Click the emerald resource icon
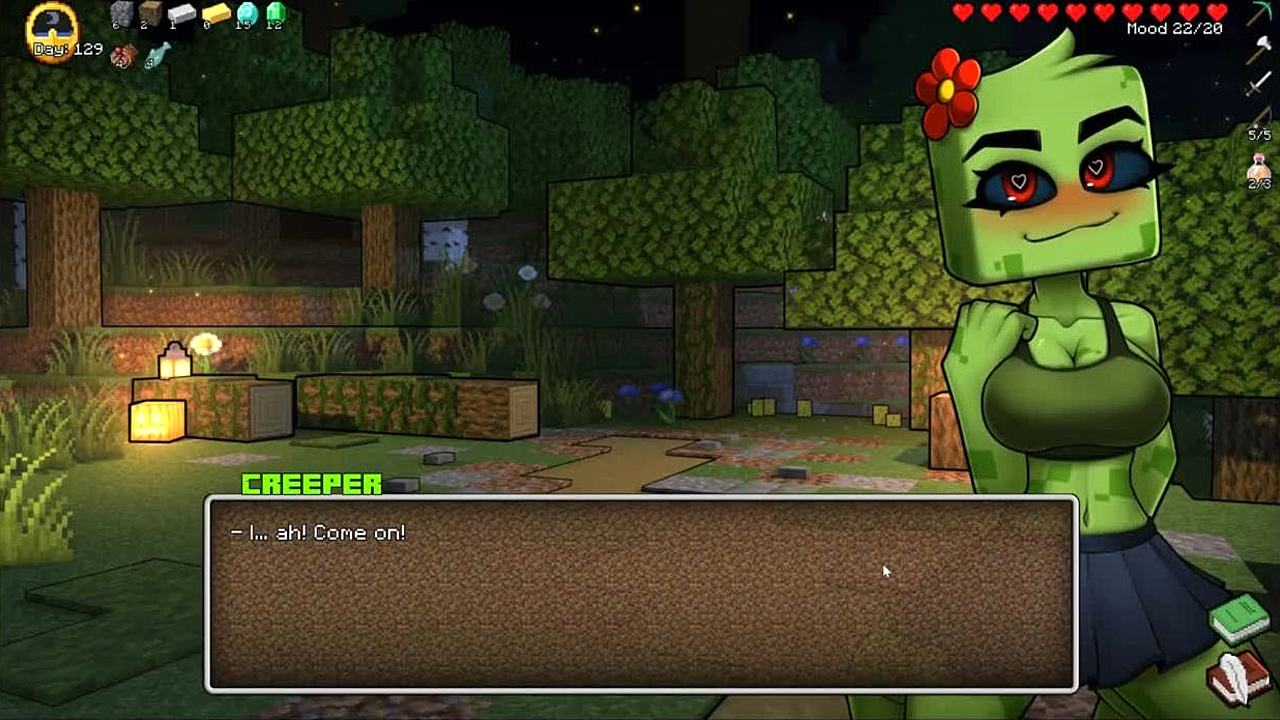1280x720 pixels. click(275, 14)
